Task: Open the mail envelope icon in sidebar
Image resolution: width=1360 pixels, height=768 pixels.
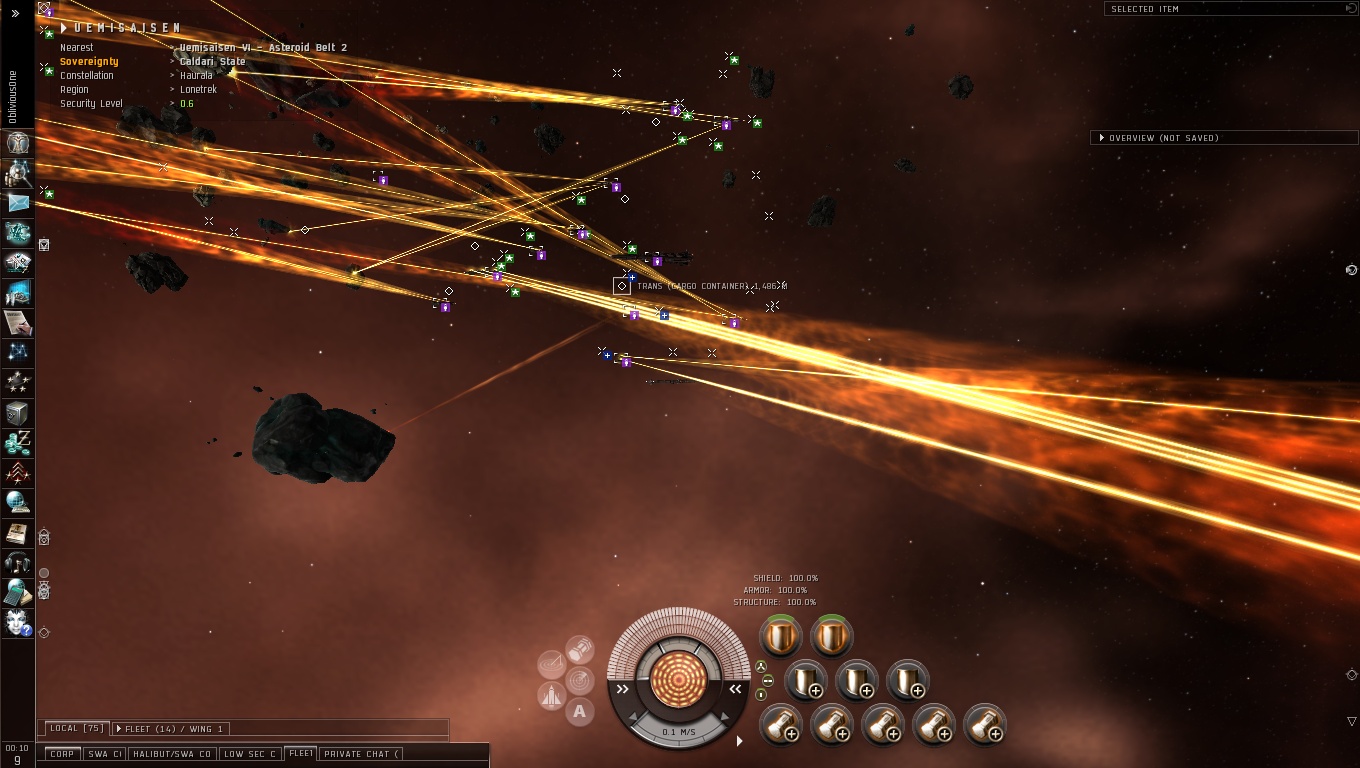Action: tap(18, 203)
